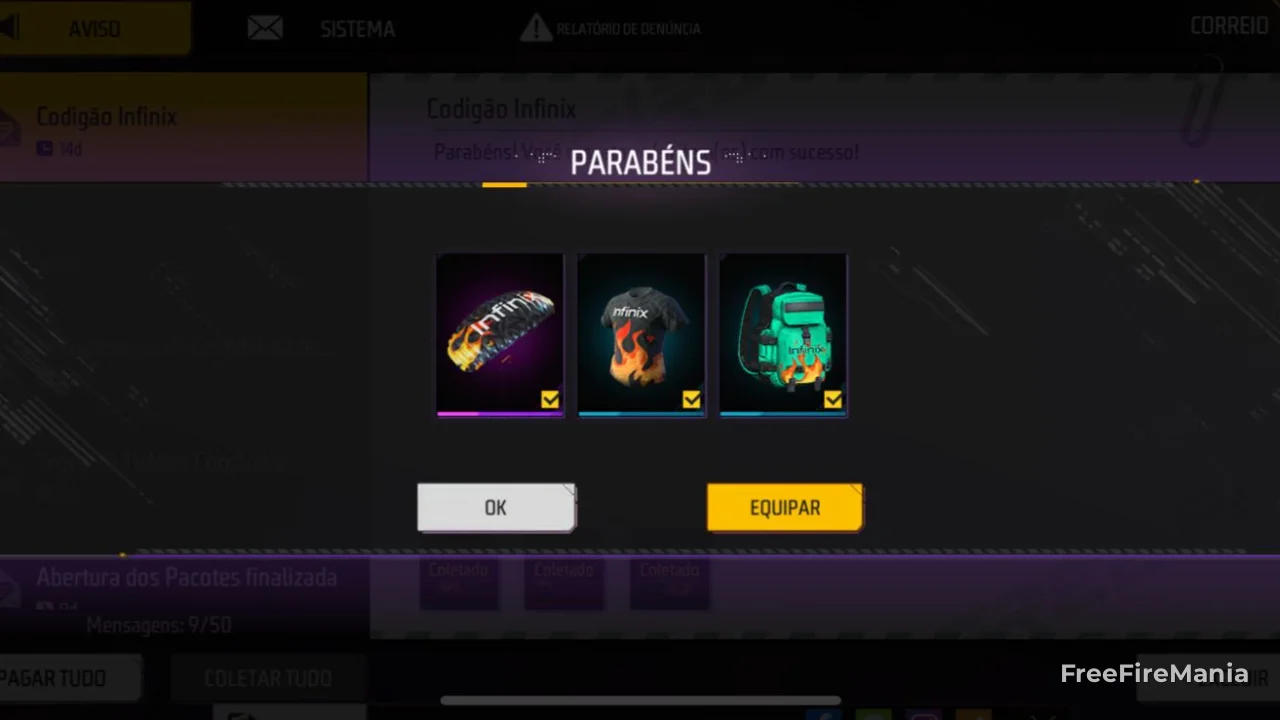Click the COLETAR TUDO button
1280x720 pixels.
[x=267, y=678]
